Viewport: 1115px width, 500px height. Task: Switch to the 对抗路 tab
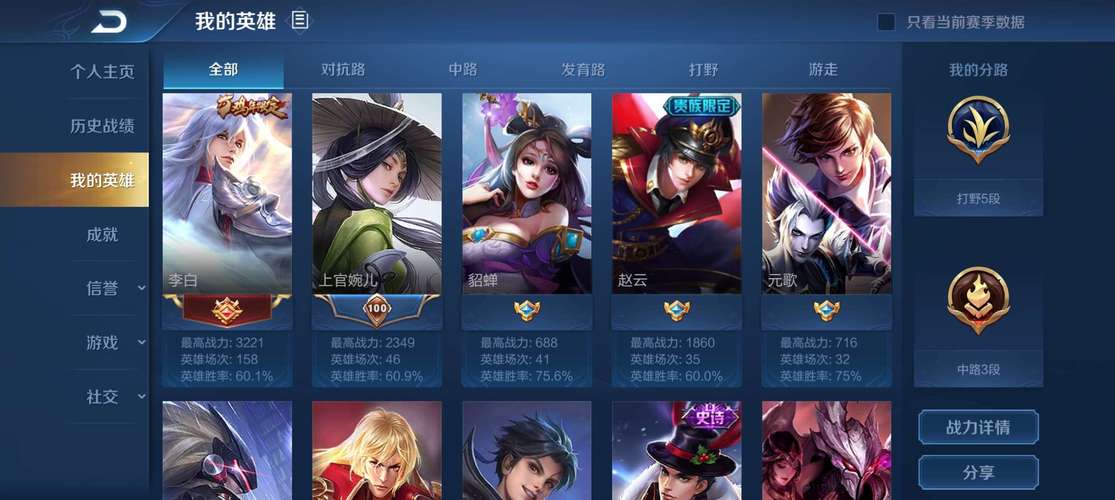(343, 69)
